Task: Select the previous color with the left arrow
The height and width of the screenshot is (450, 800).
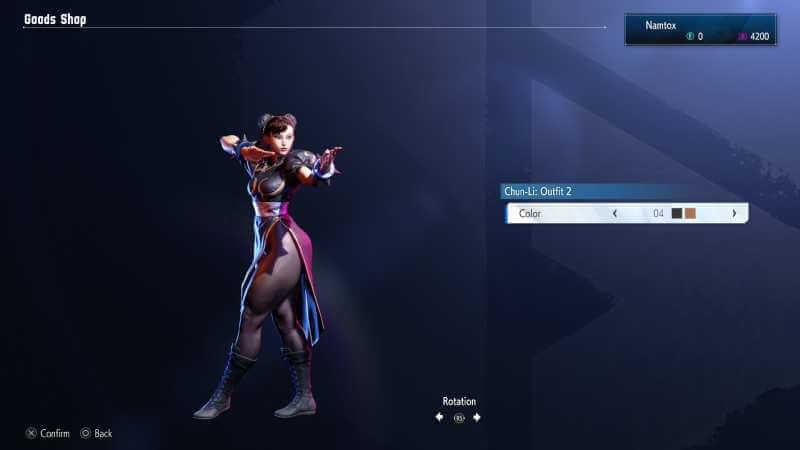Action: (x=614, y=213)
